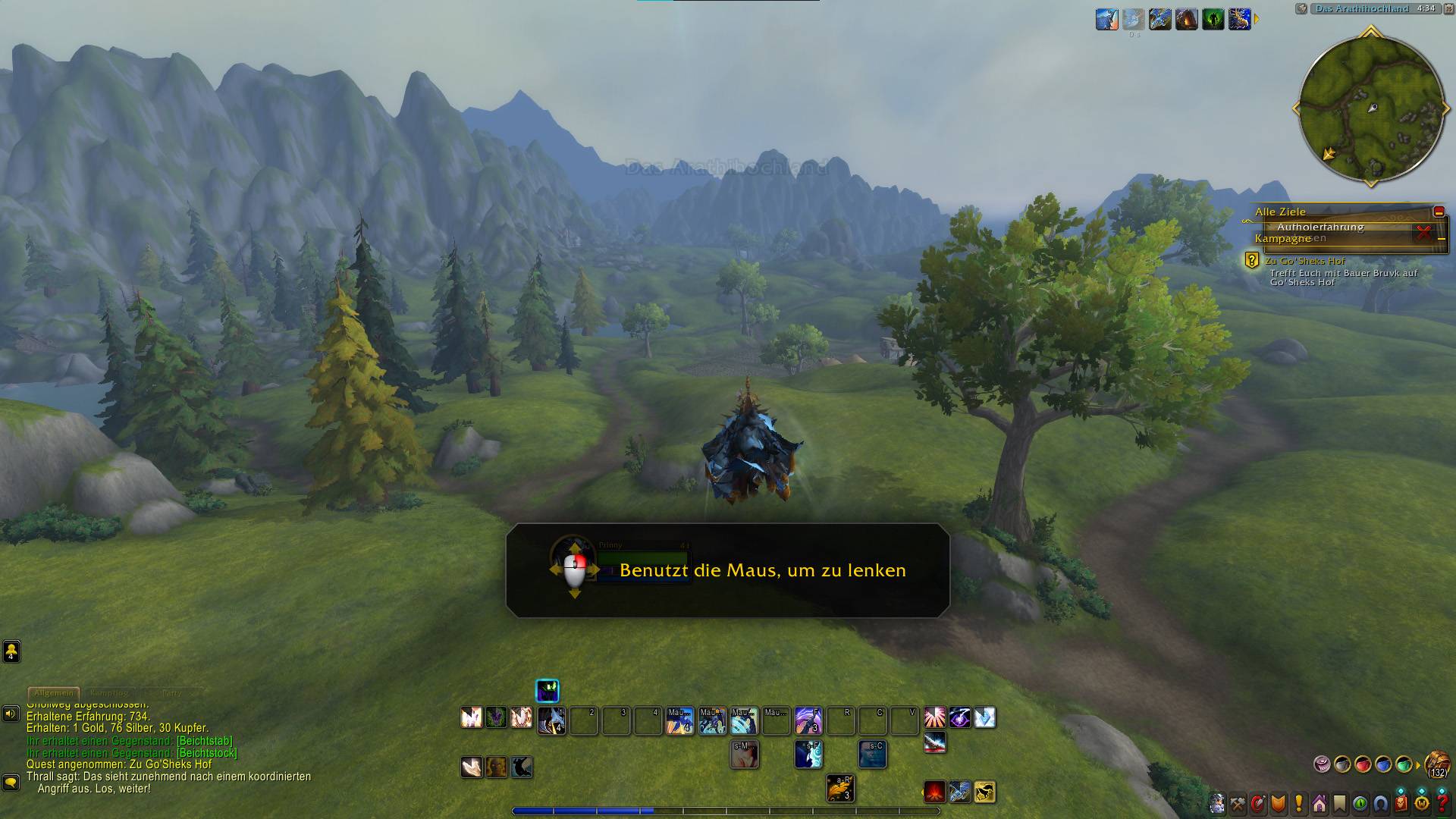Image resolution: width=1456 pixels, height=819 pixels.
Task: Close the Aufholerfahrung panel with red X
Action: [x=1423, y=233]
